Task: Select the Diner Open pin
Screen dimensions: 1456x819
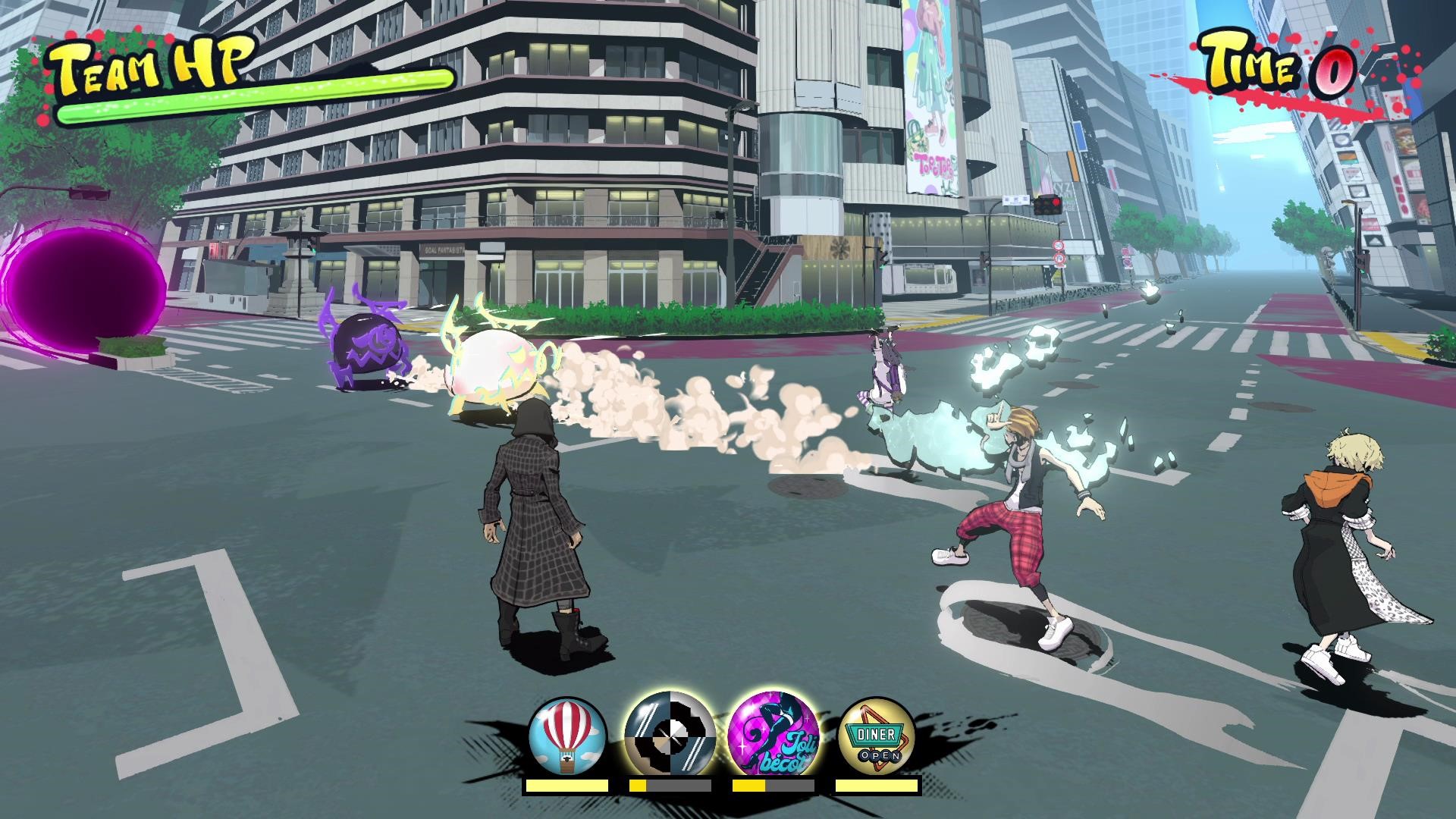Action: (x=877, y=738)
